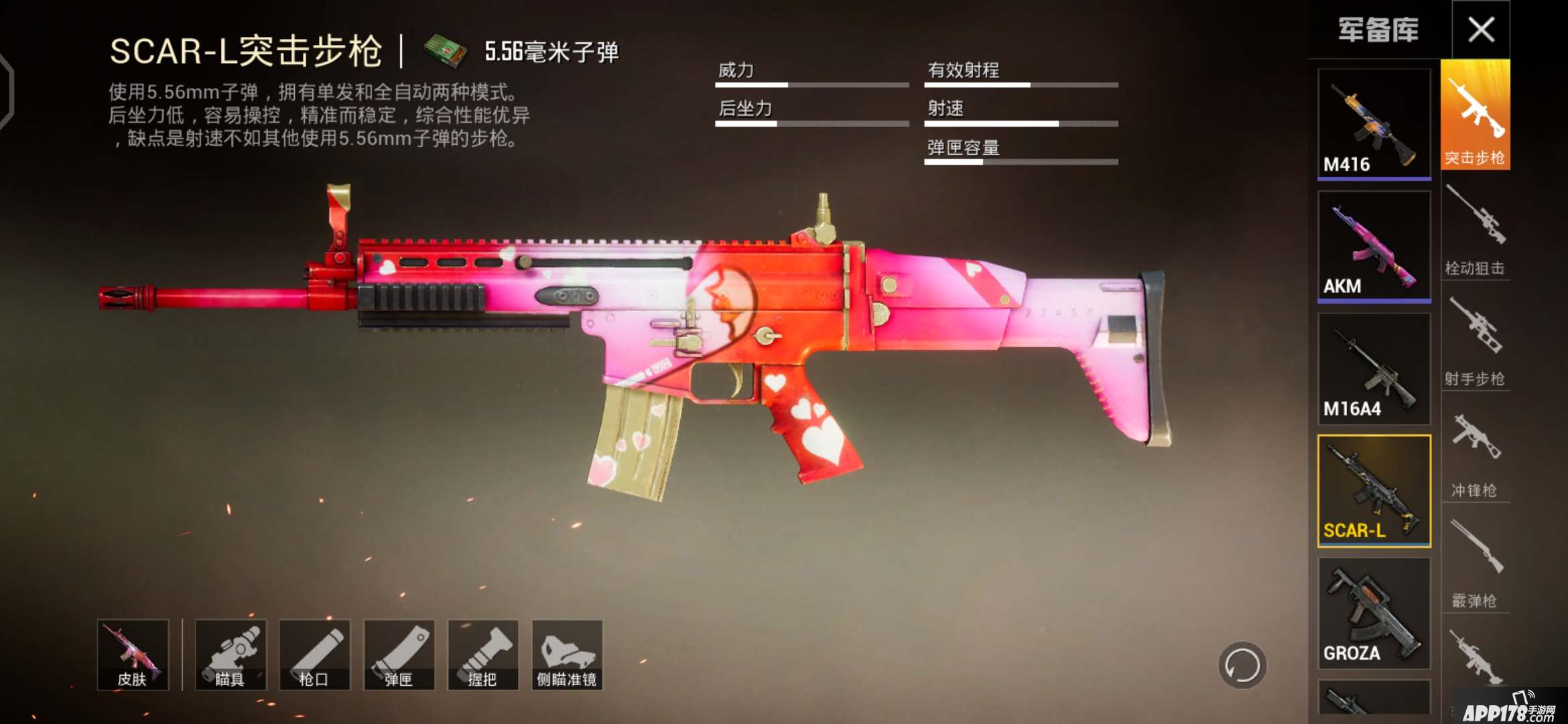Select the M16A4 weapon thumbnail

coord(1374,365)
